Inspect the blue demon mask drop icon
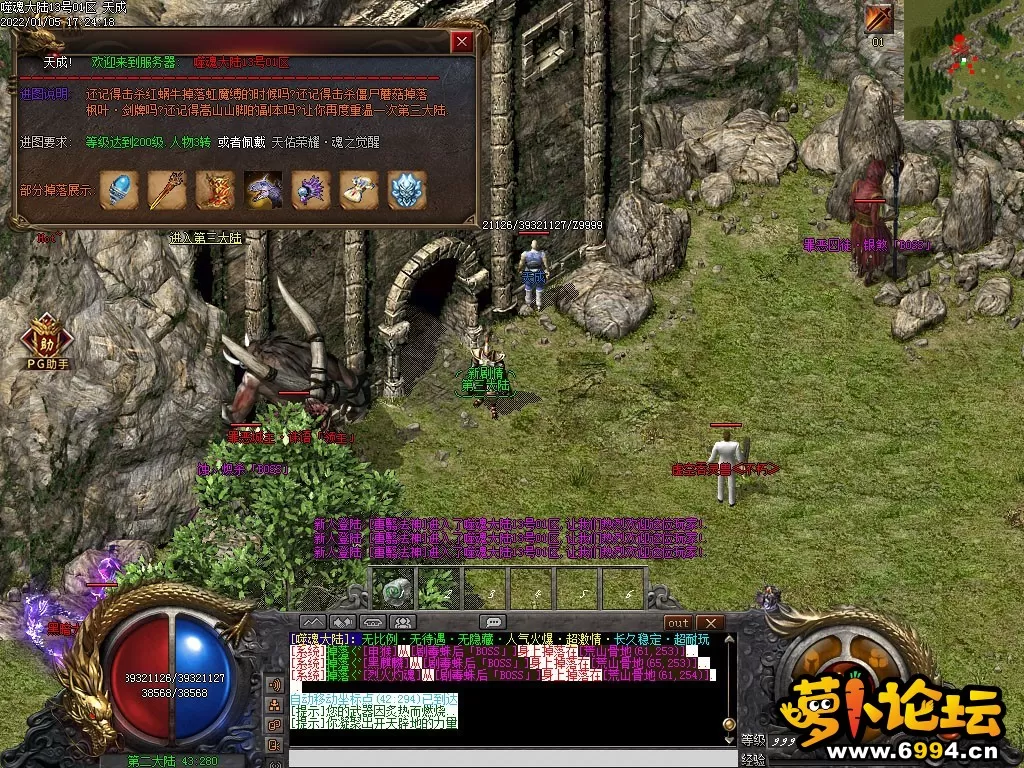 (407, 190)
